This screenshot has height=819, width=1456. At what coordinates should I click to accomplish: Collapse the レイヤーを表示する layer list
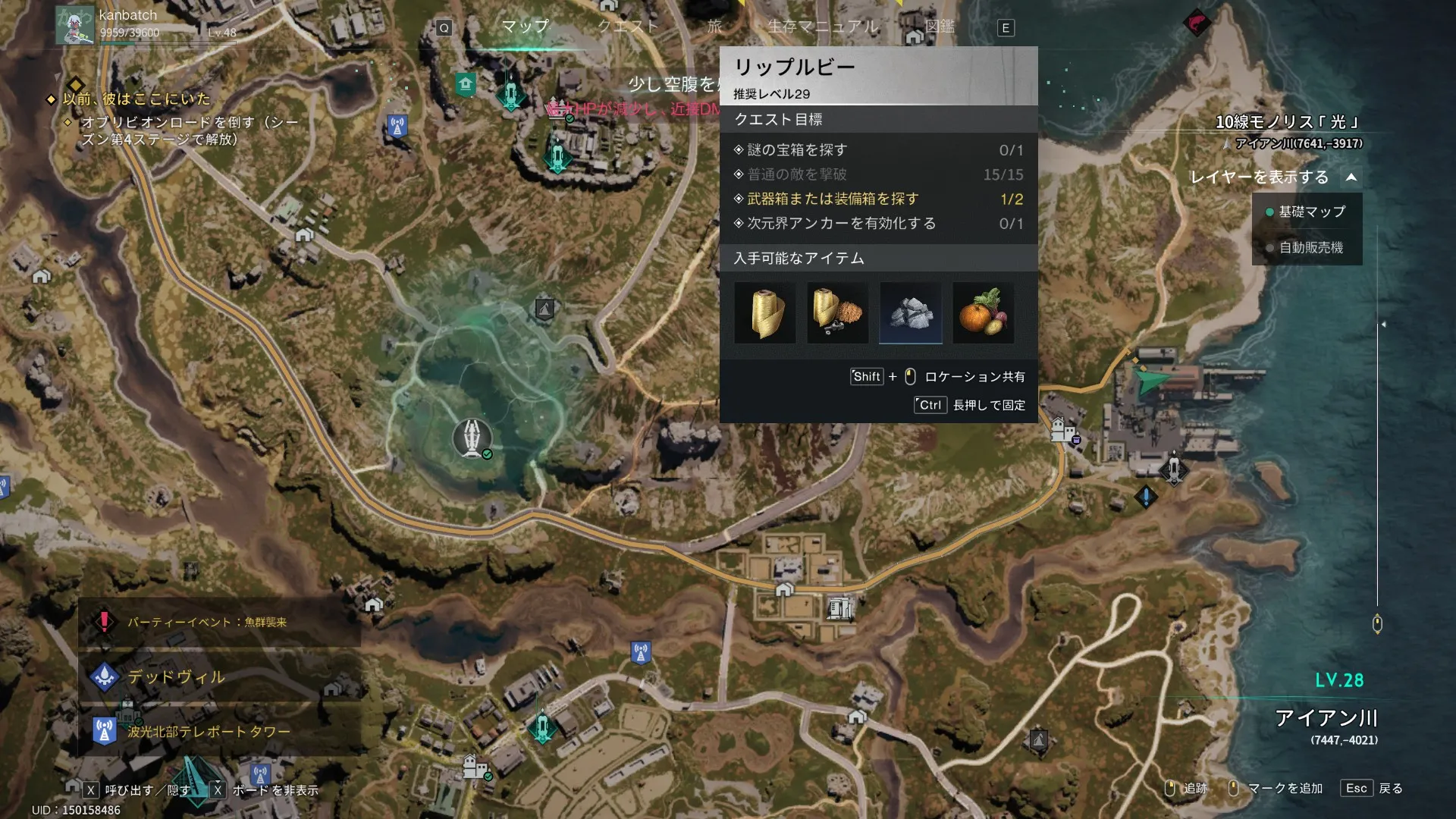click(1351, 177)
